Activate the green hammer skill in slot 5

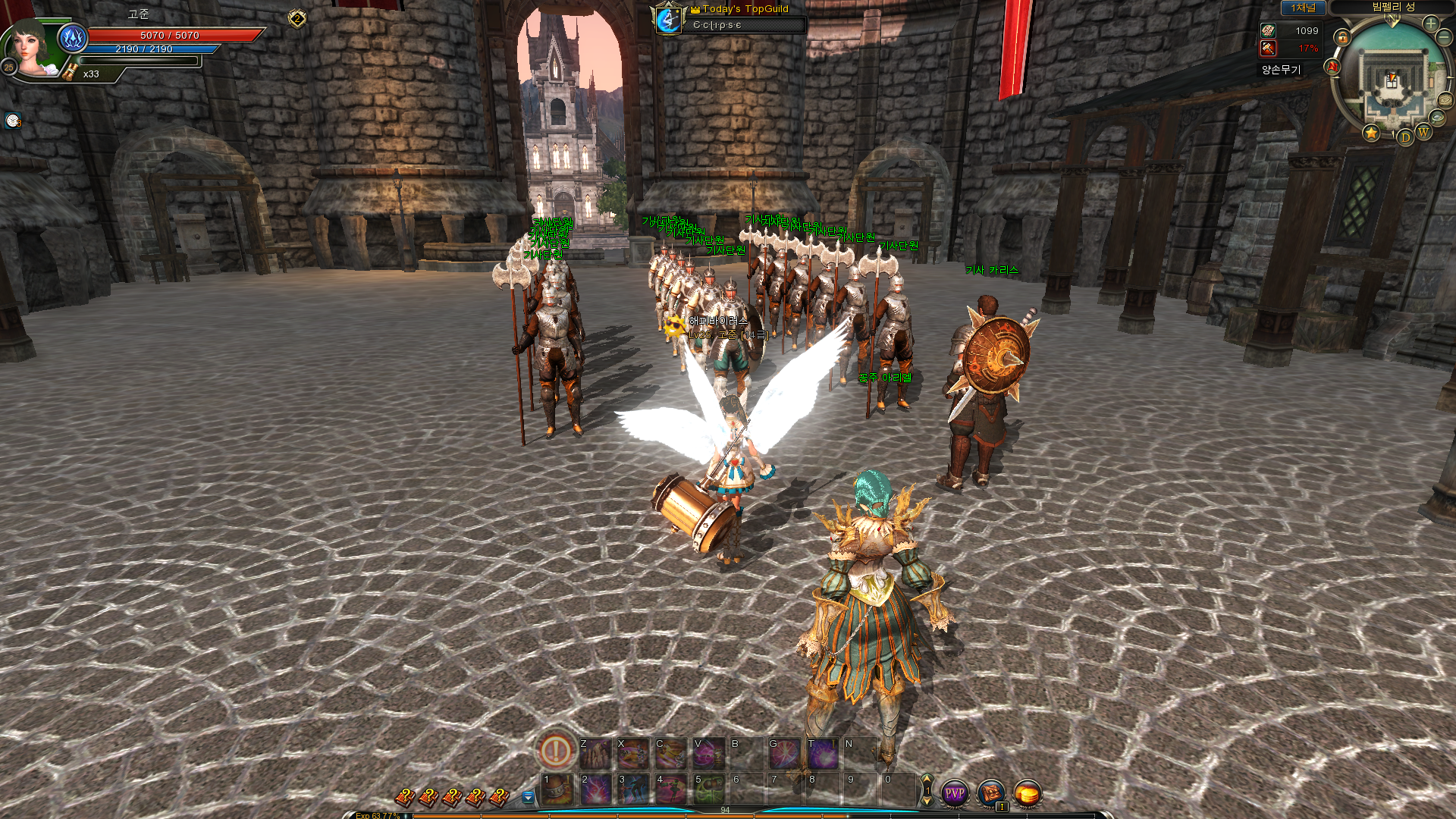click(709, 789)
